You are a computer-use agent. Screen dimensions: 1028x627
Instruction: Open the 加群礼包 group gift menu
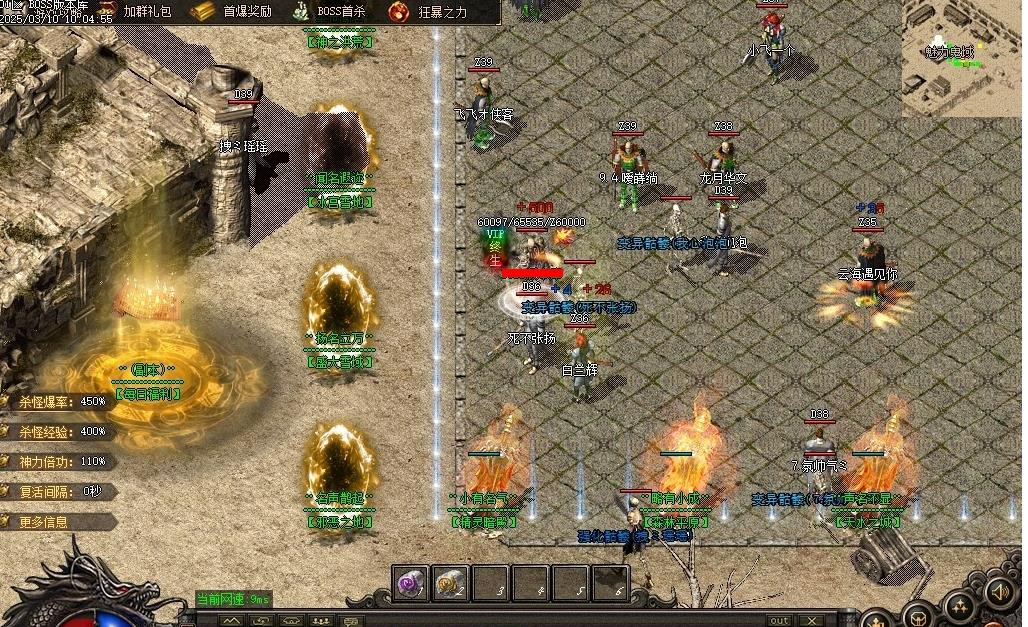point(147,12)
